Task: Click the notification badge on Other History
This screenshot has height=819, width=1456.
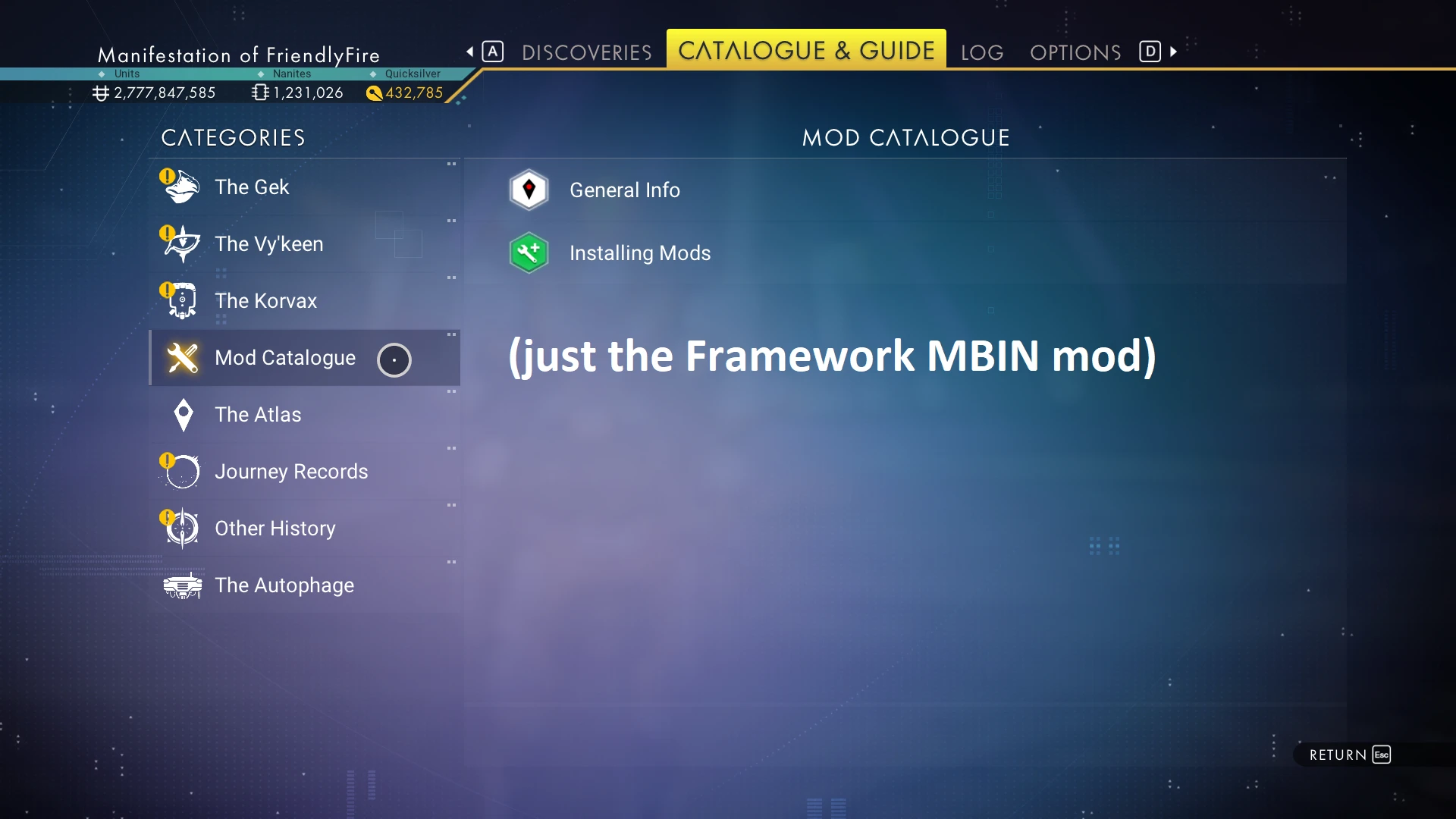Action: (167, 516)
